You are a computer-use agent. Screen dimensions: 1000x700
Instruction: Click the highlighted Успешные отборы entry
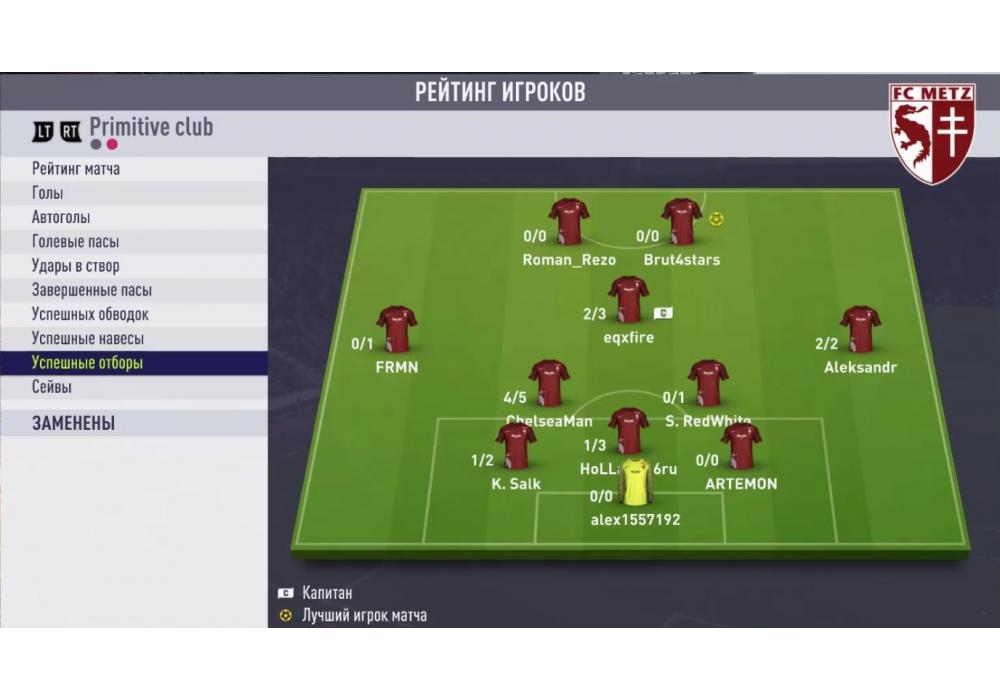pos(87,363)
